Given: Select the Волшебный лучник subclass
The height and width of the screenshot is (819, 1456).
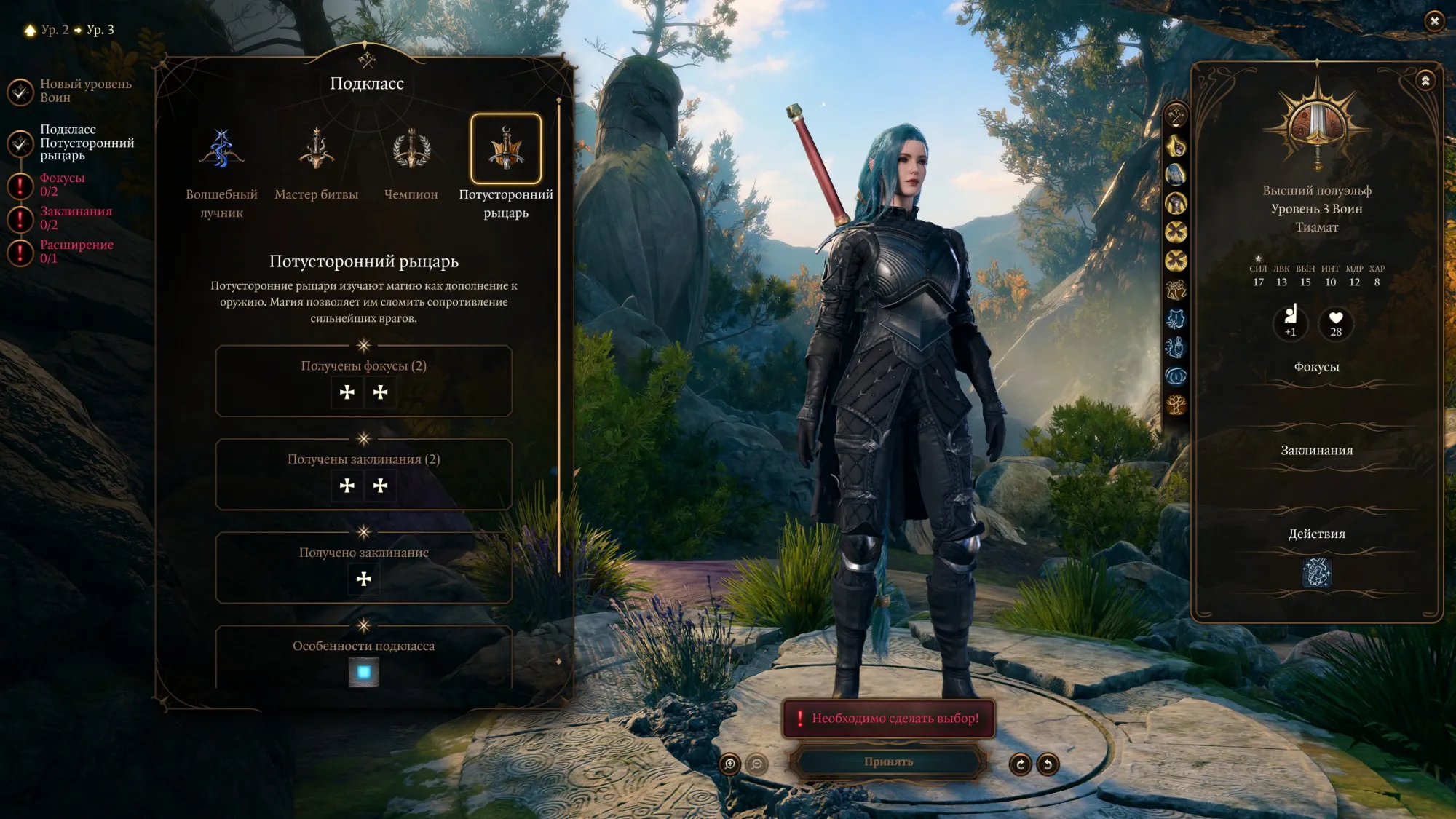Looking at the screenshot, I should tap(221, 150).
